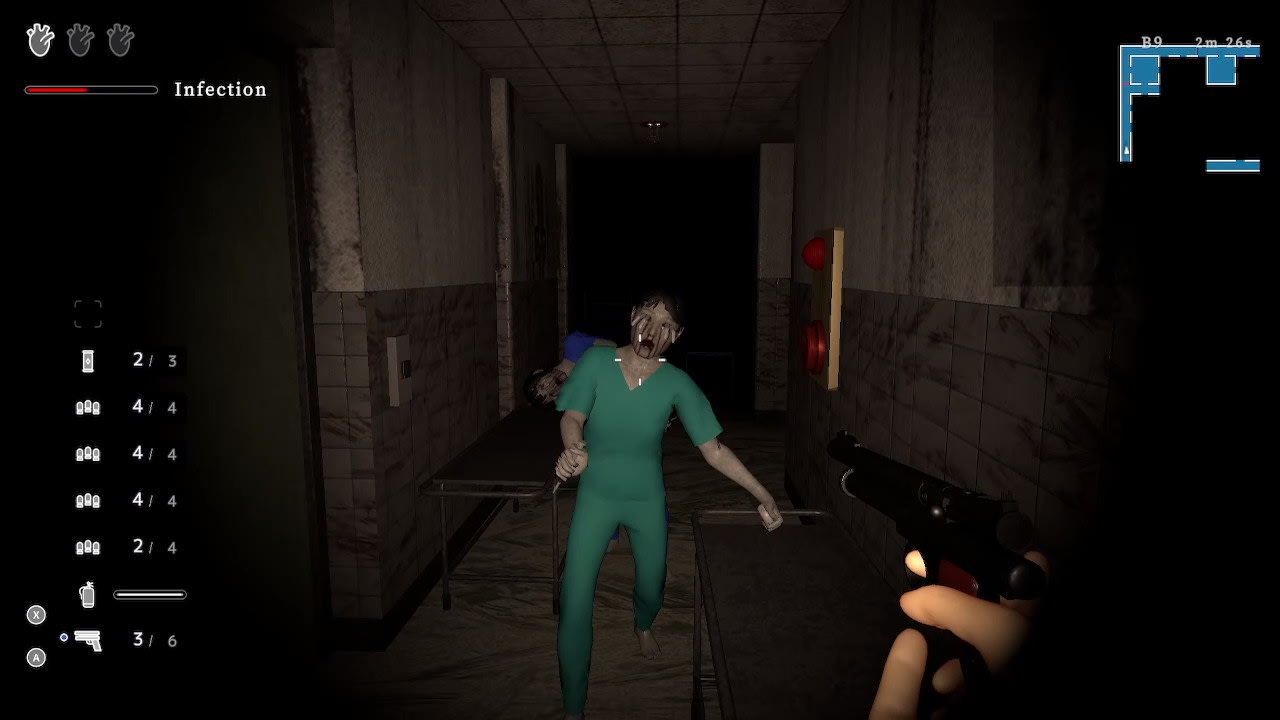Click the extinguisher durability bar

pos(149,593)
